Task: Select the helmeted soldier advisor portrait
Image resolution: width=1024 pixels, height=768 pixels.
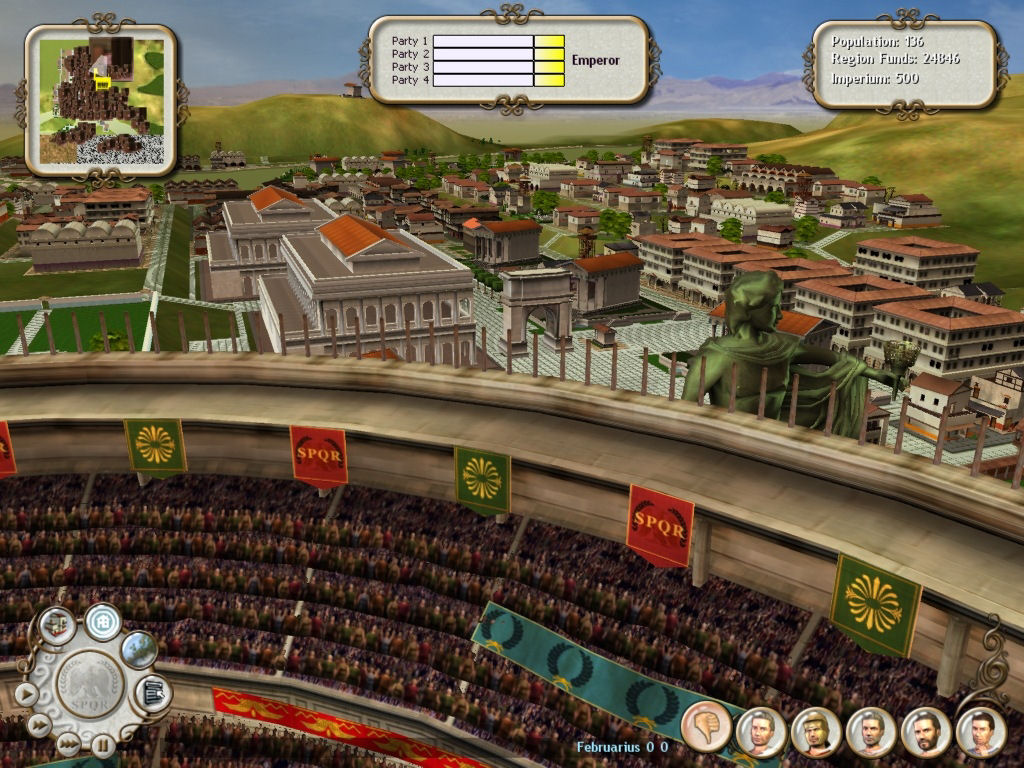Action: click(x=815, y=732)
